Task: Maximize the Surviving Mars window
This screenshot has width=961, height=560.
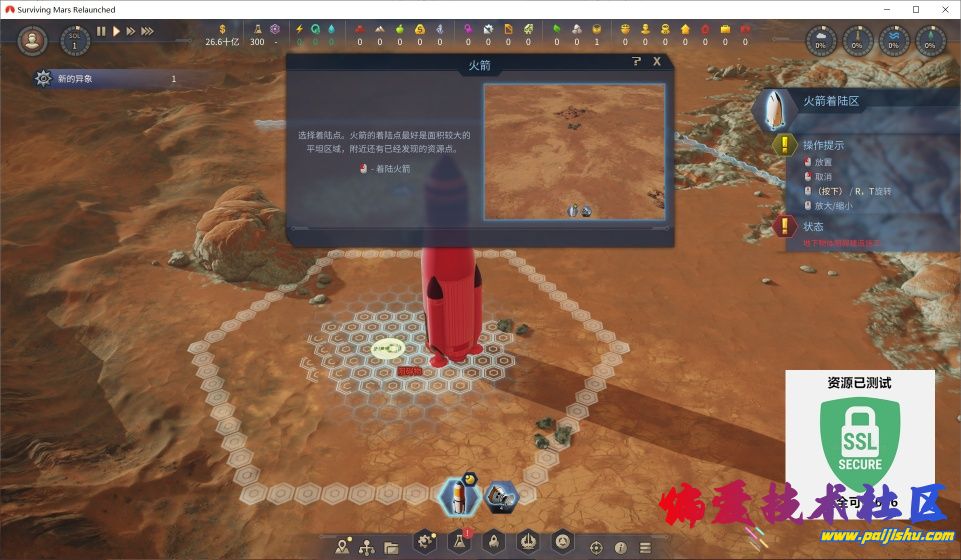Action: coord(915,9)
